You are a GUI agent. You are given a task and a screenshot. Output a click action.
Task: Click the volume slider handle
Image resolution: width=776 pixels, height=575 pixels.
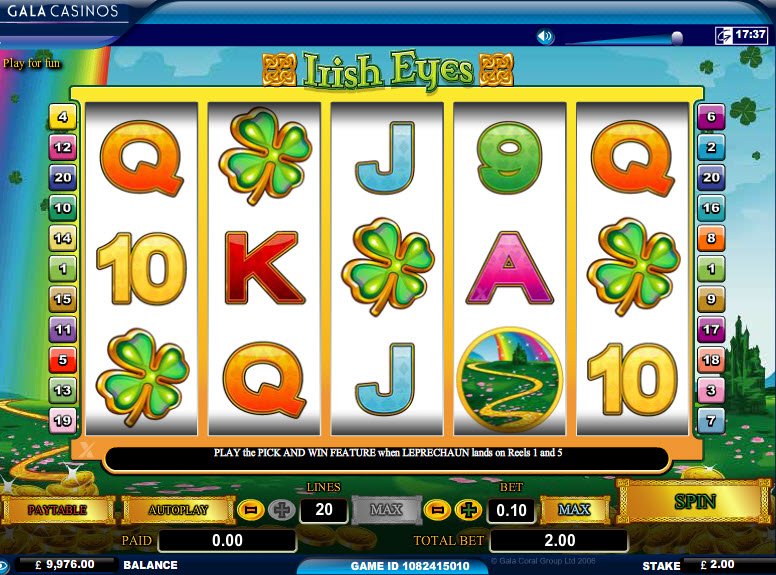677,38
